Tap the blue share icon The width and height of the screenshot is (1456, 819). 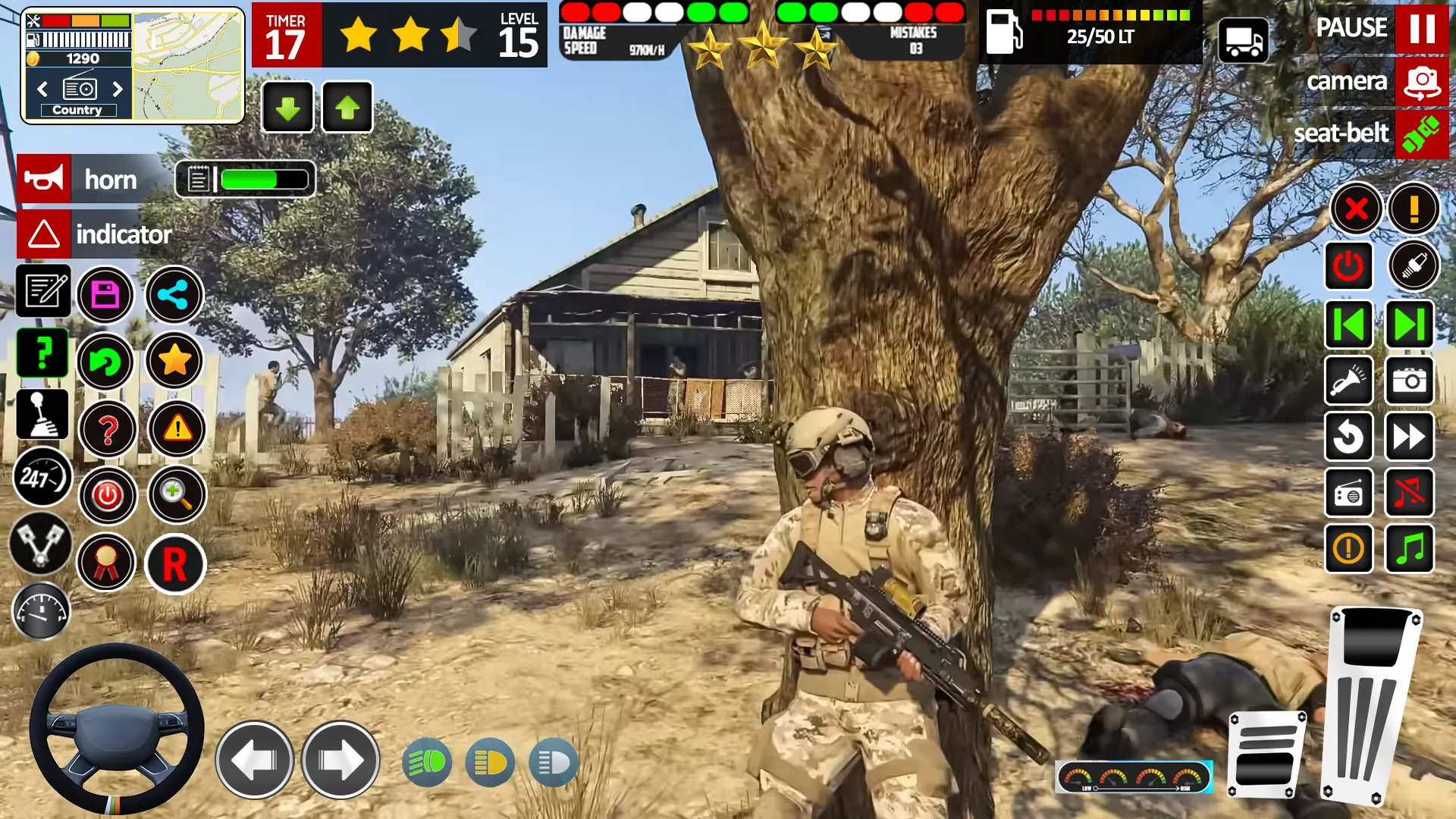tap(174, 294)
